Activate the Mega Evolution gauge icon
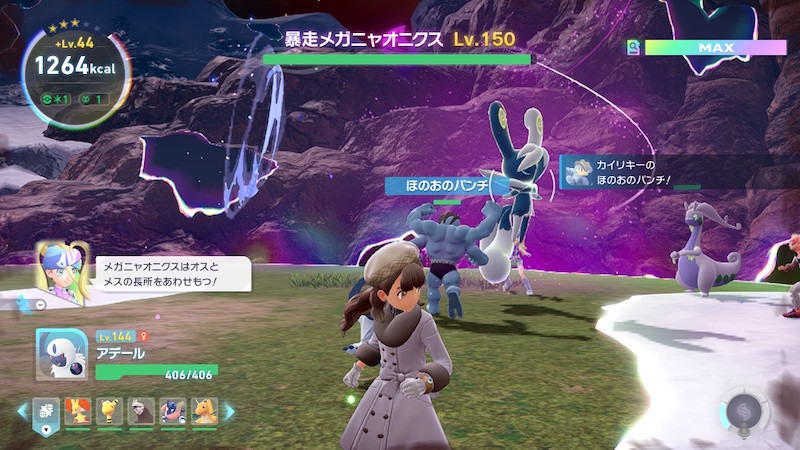This screenshot has height=450, width=800. 742,410
